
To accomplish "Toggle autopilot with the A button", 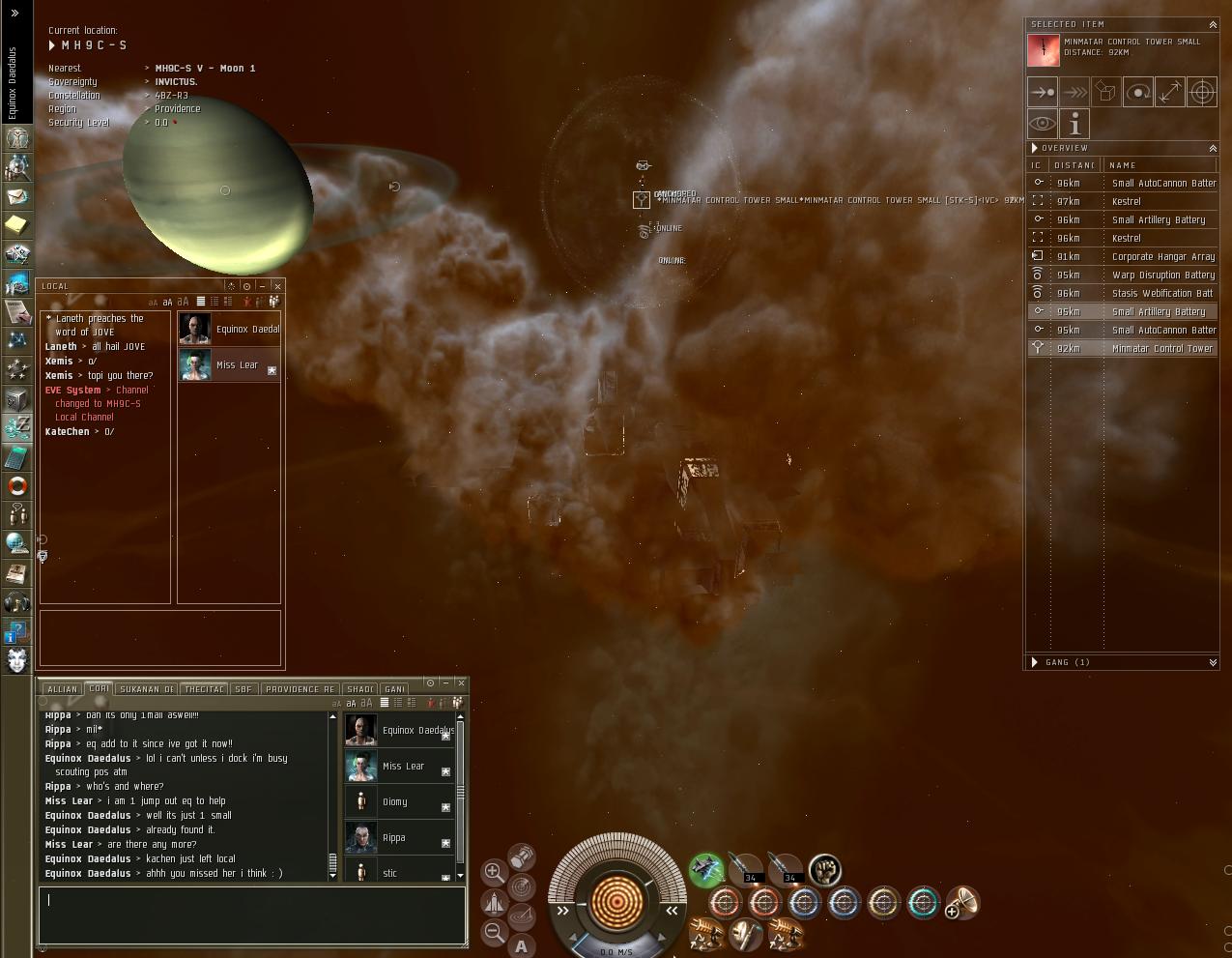I will point(522,946).
